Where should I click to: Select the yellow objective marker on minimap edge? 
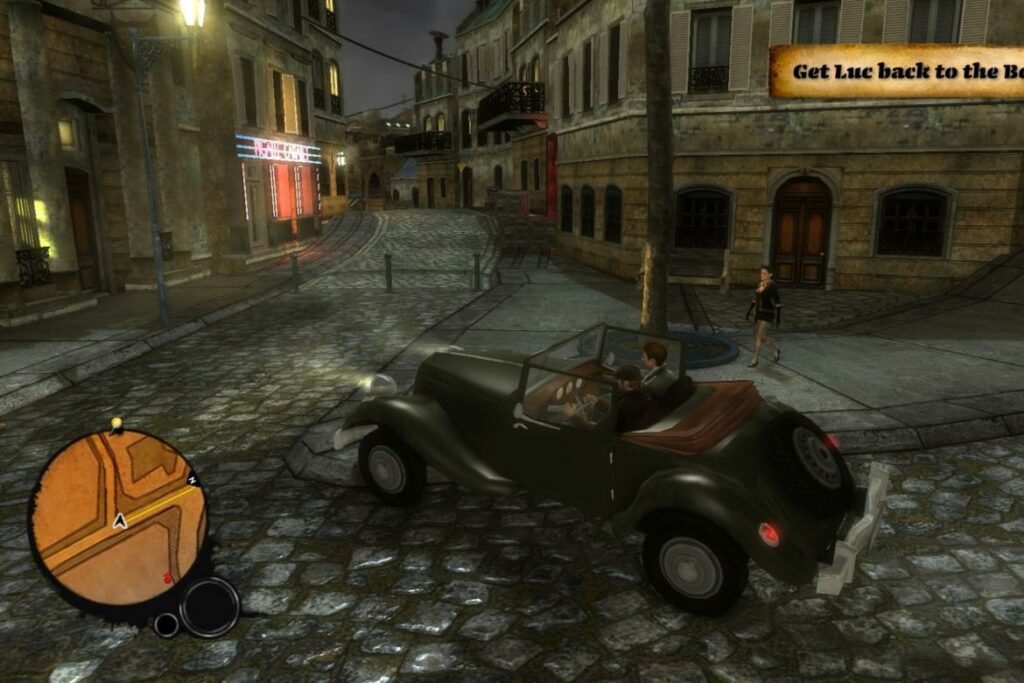[116, 424]
